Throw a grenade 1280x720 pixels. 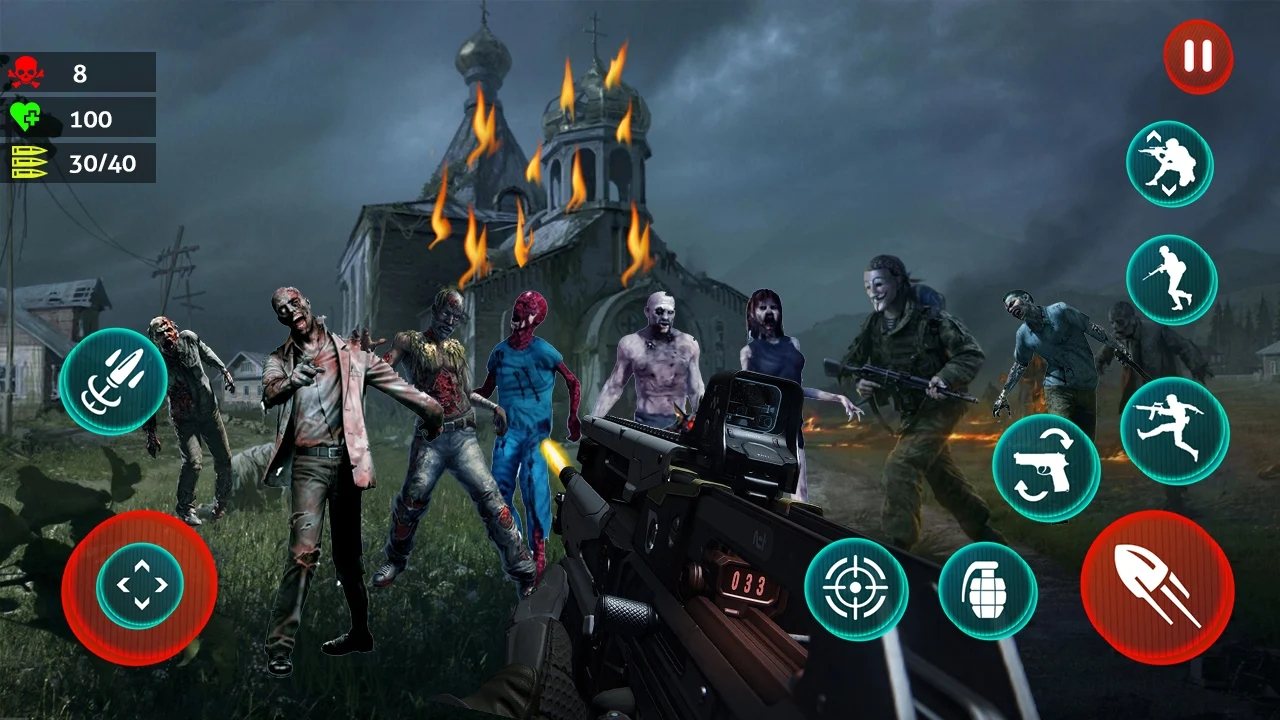[987, 591]
